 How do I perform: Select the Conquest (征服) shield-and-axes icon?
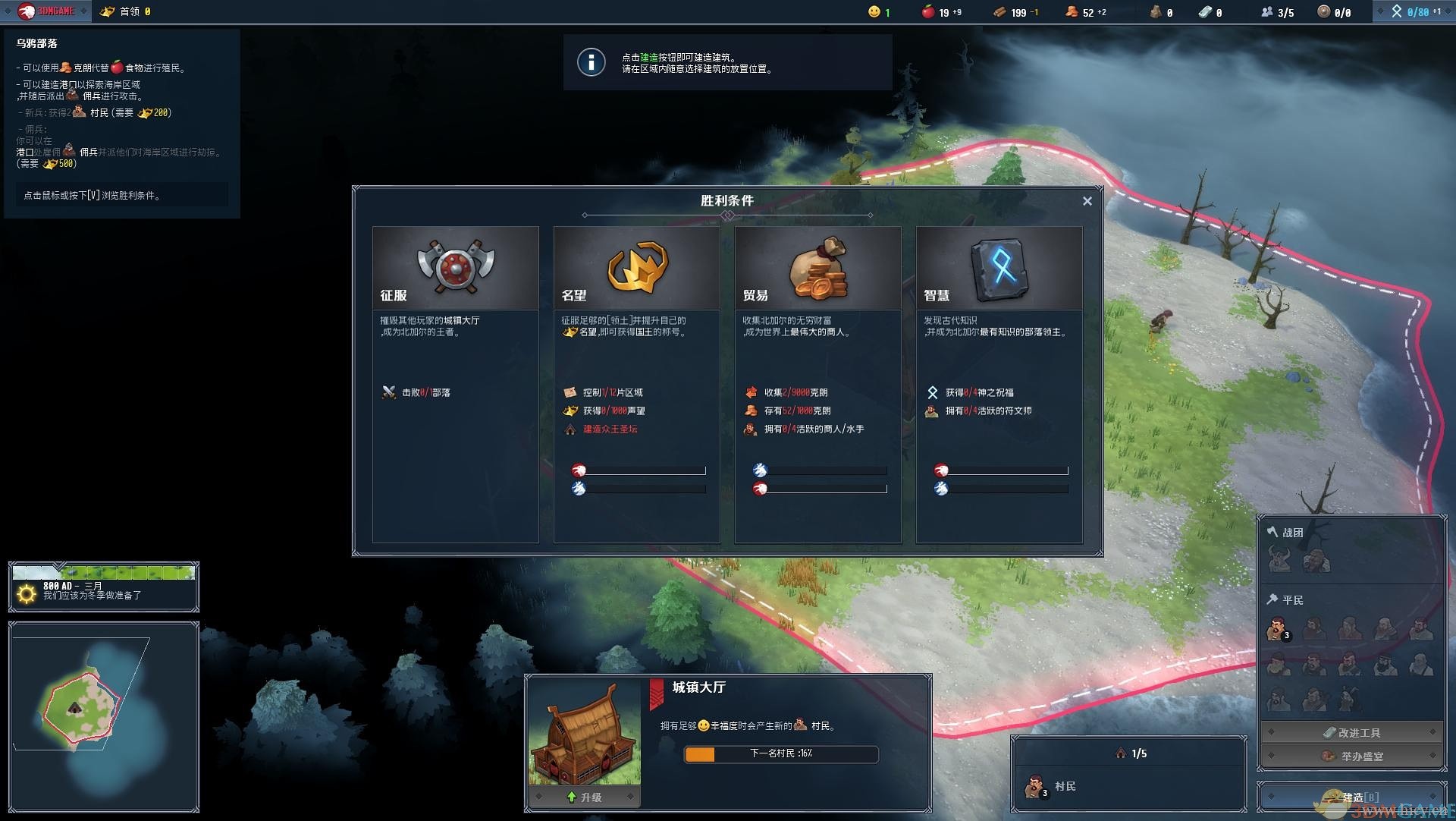point(454,265)
